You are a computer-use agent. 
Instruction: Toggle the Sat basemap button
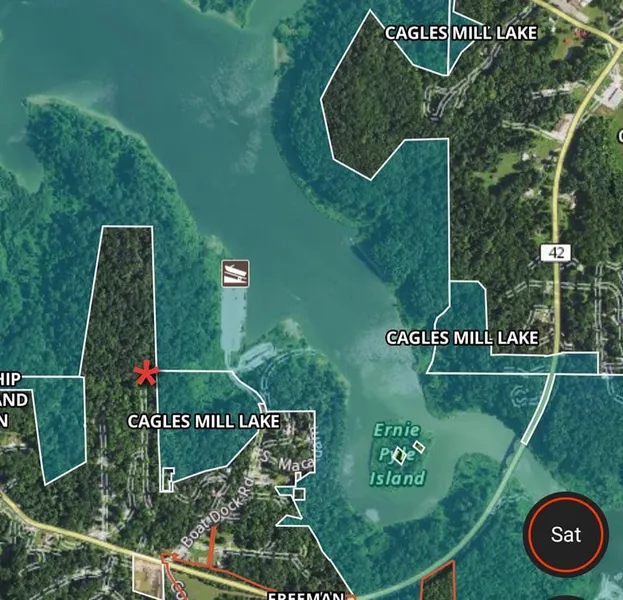pyautogui.click(x=566, y=534)
